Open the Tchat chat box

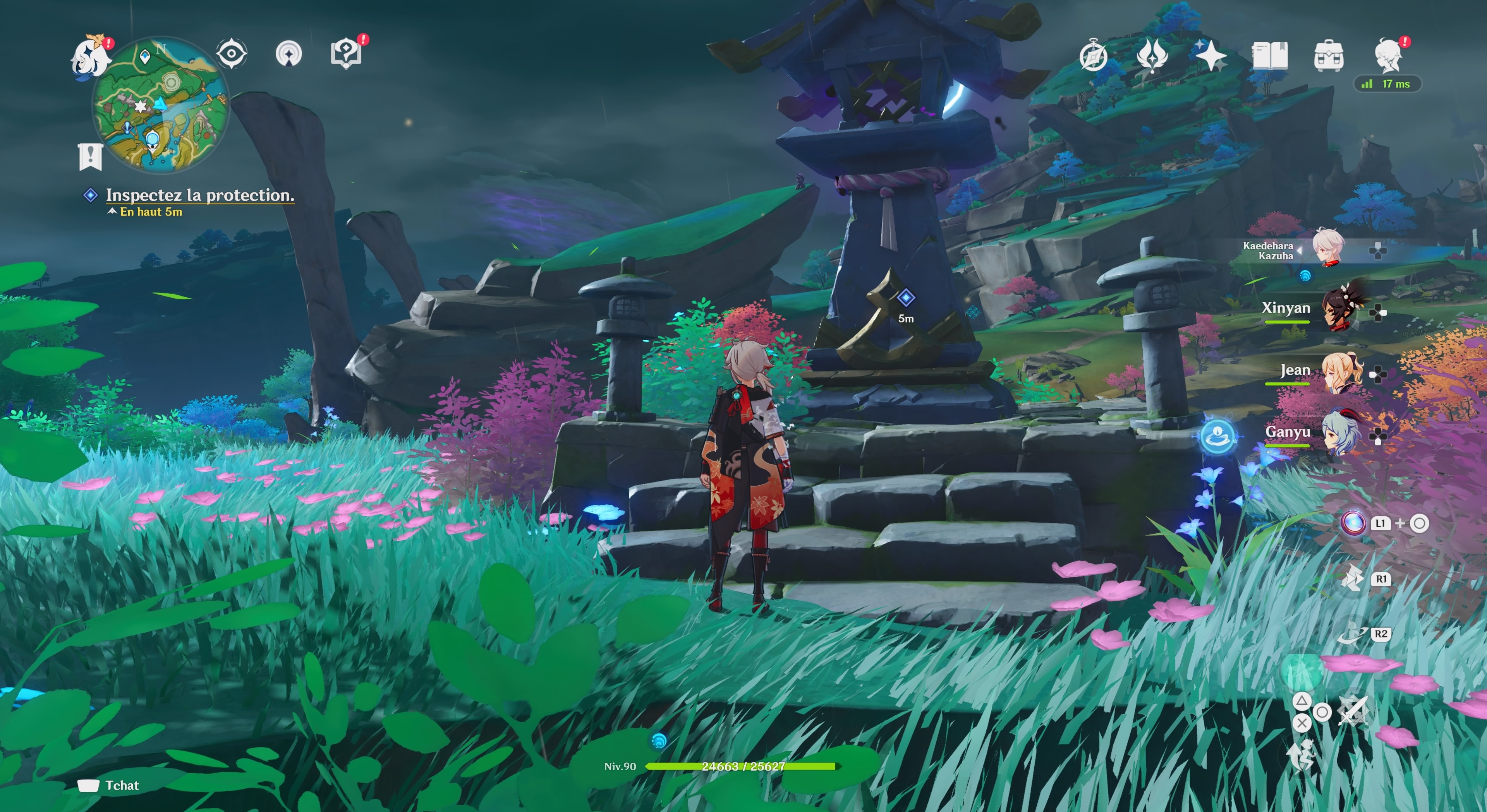tap(109, 785)
